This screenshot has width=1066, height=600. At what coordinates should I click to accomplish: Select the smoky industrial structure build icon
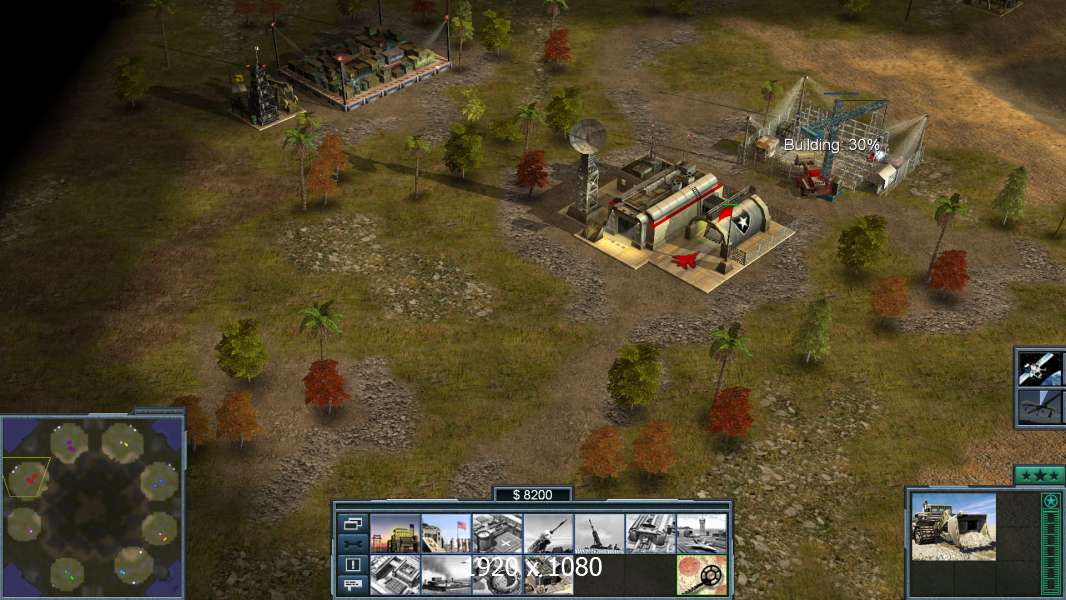coord(446,574)
